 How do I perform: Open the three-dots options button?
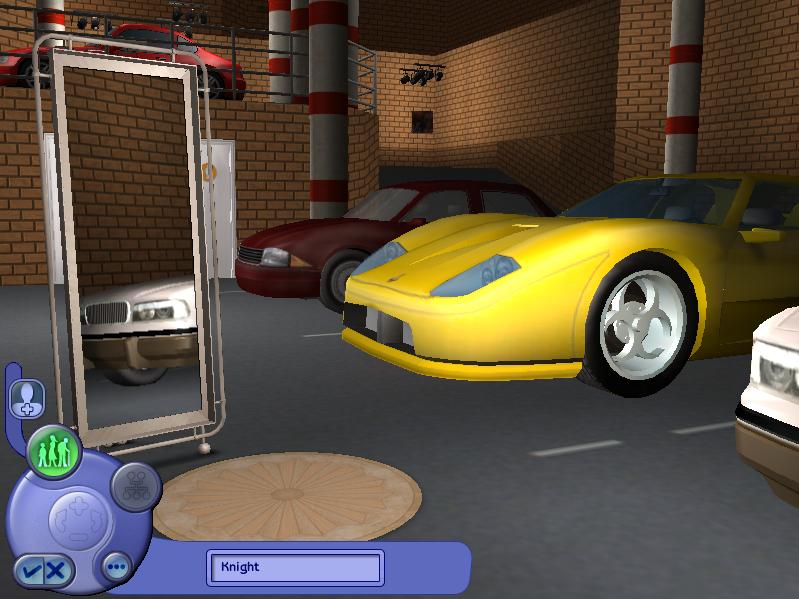pyautogui.click(x=117, y=567)
